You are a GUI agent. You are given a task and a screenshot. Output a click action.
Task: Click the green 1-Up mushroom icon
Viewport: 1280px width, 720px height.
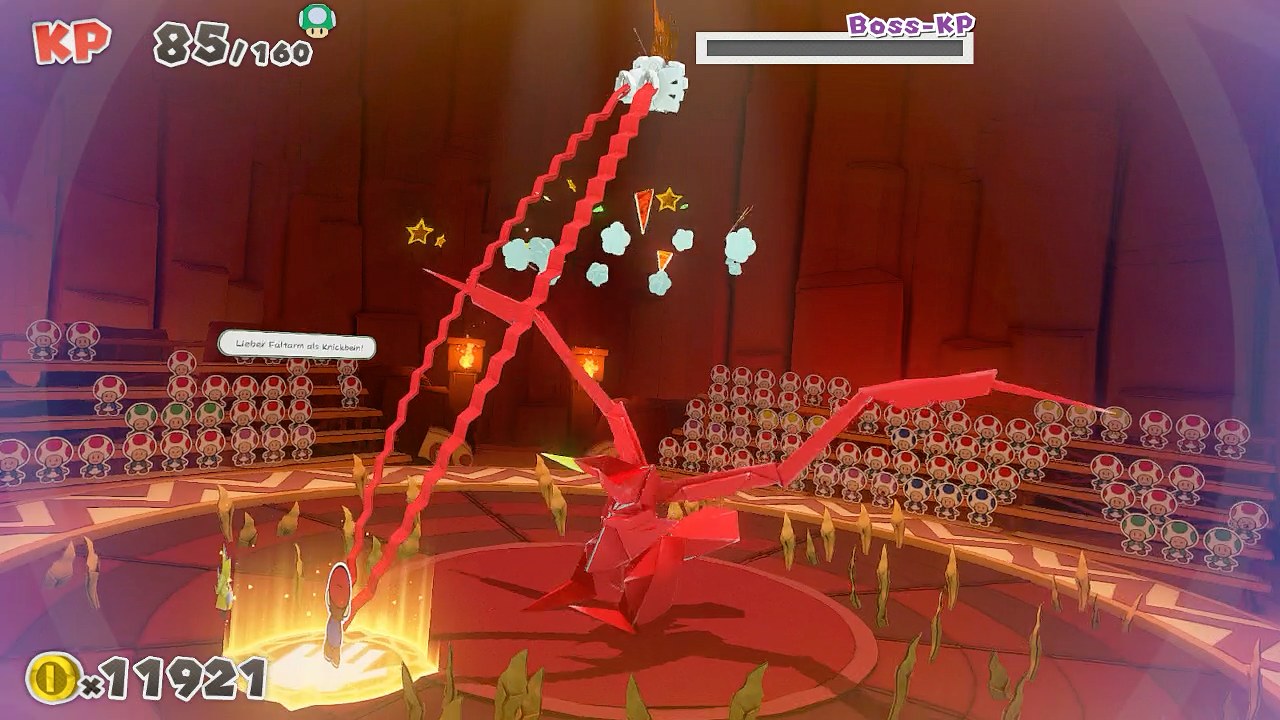pyautogui.click(x=318, y=20)
